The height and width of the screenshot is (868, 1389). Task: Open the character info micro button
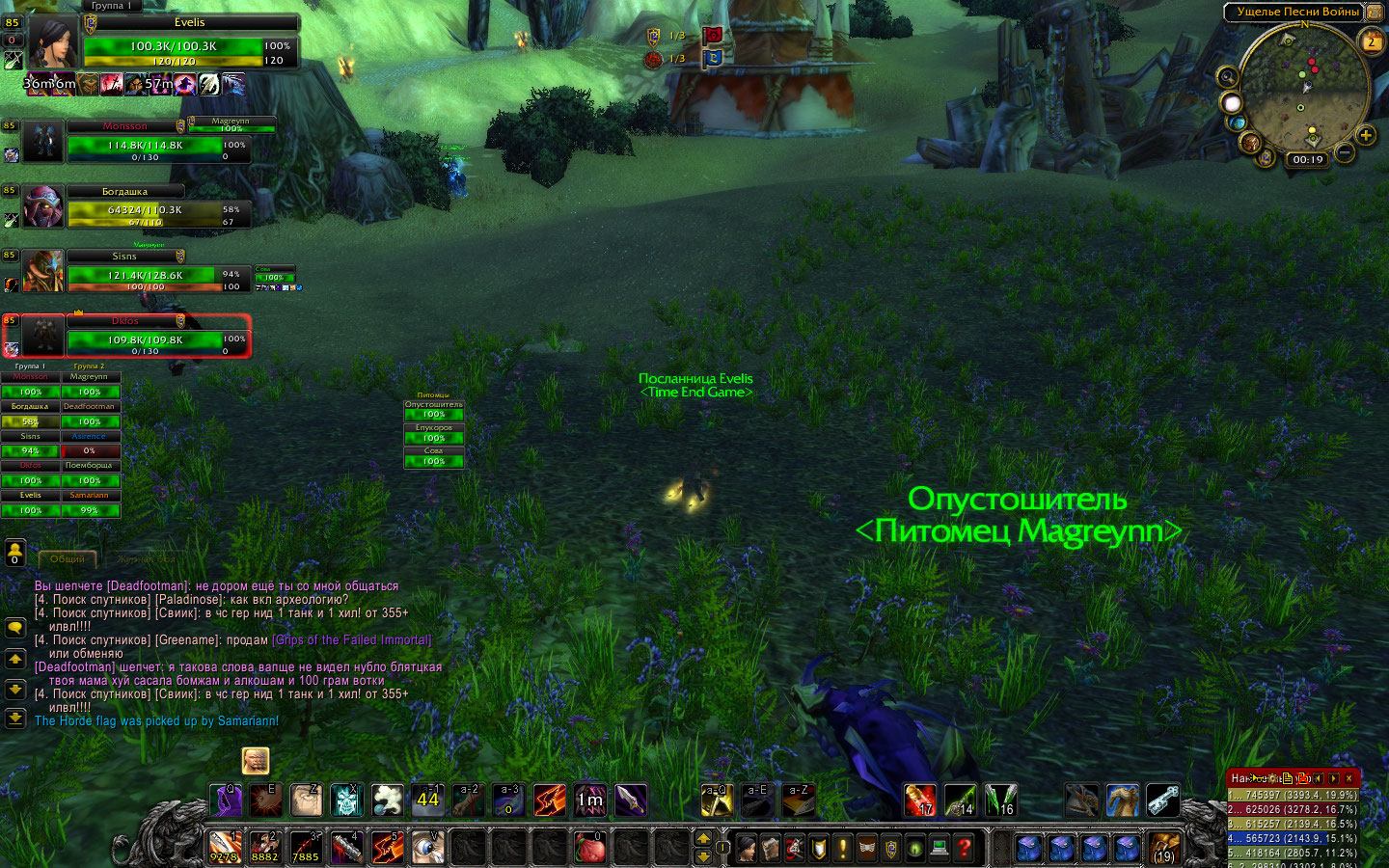pyautogui.click(x=746, y=848)
